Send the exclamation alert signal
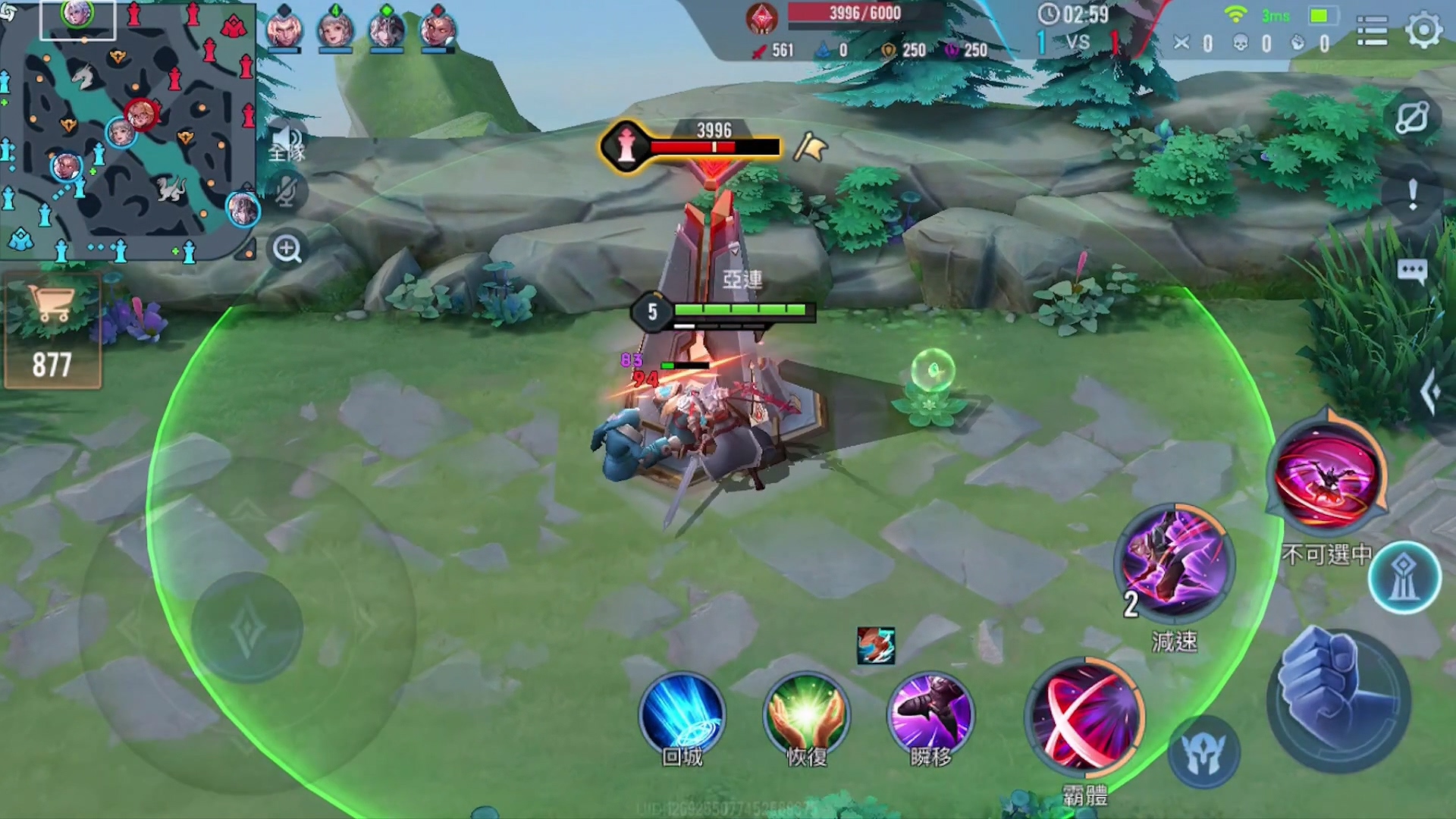The image size is (1456, 819). [x=1412, y=195]
